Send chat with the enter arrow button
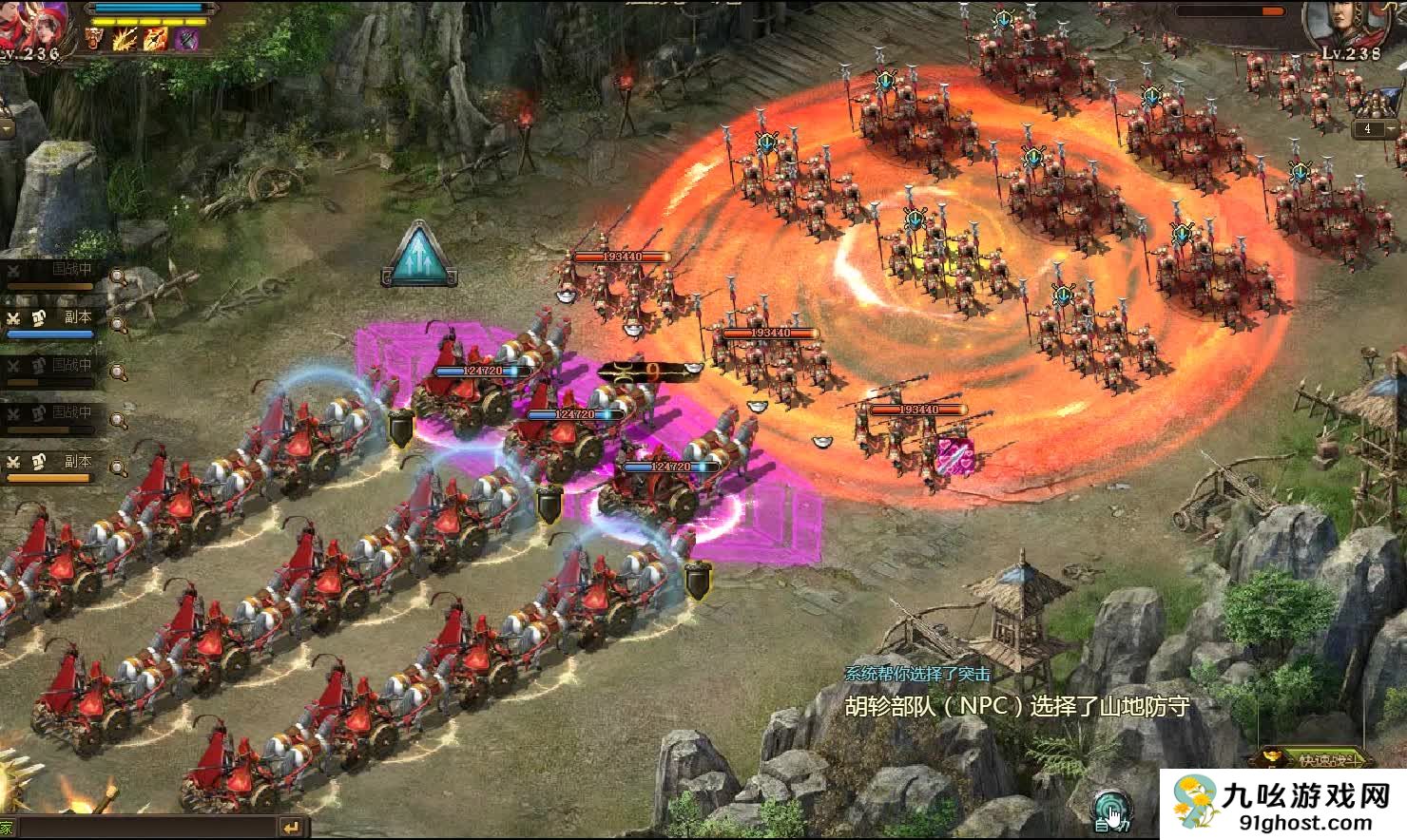 pyautogui.click(x=293, y=828)
